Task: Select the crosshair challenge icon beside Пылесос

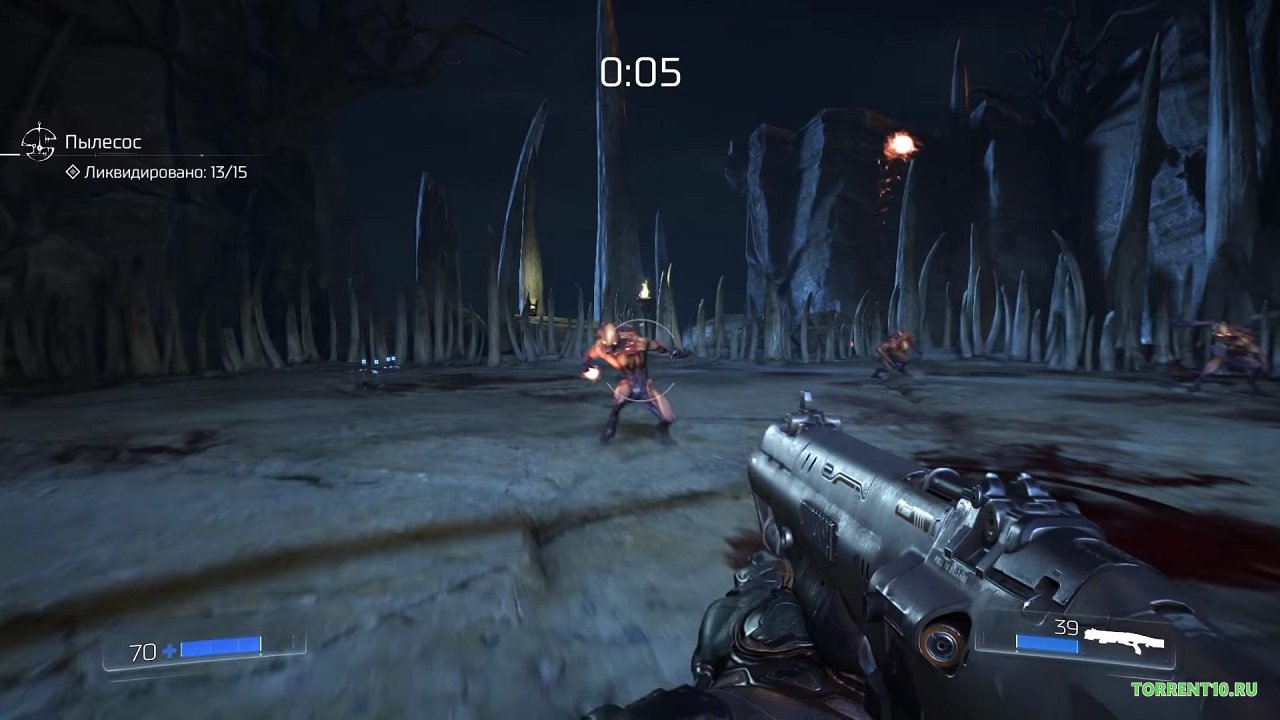Action: click(38, 143)
